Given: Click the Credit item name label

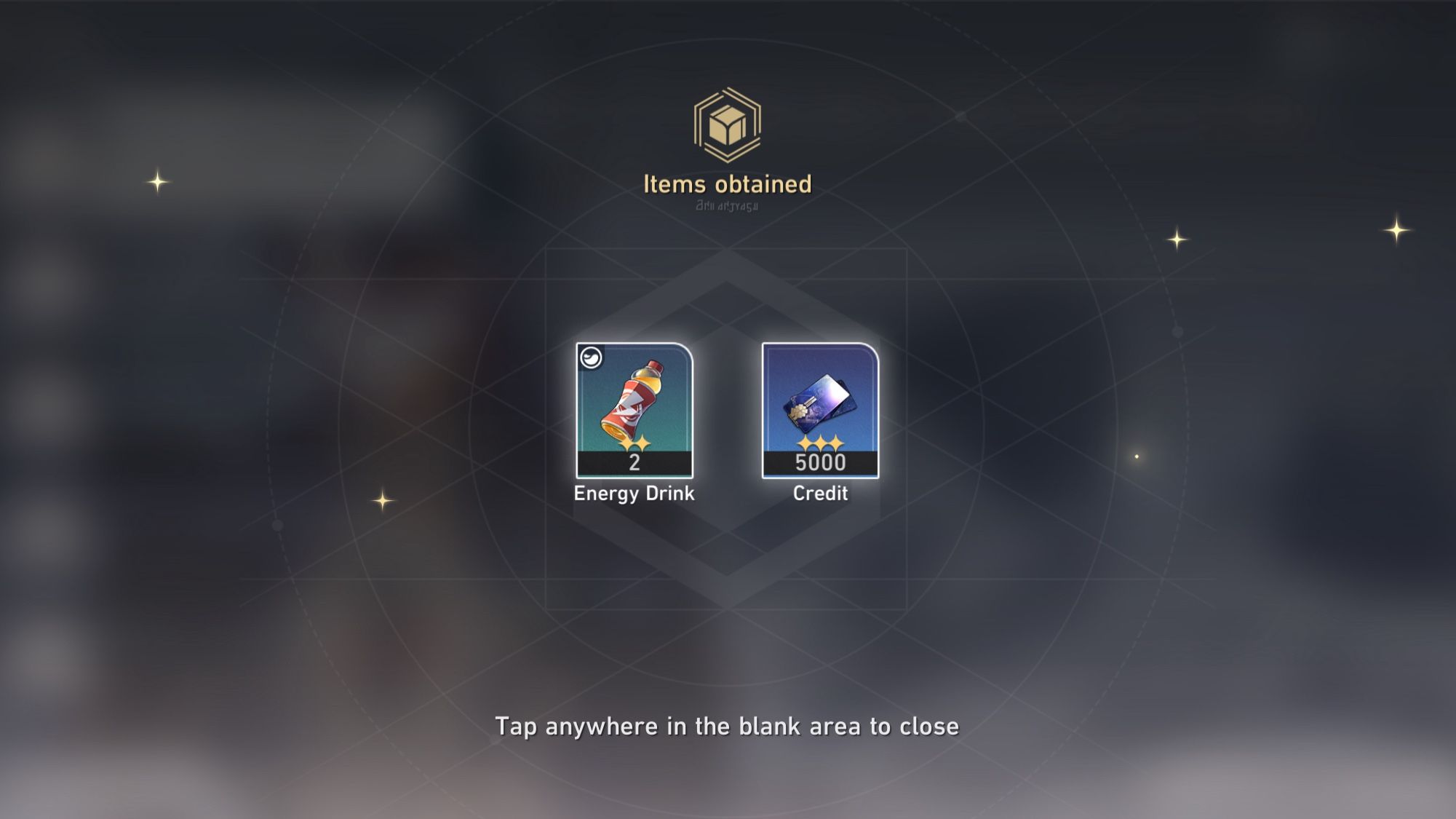Looking at the screenshot, I should pyautogui.click(x=819, y=494).
